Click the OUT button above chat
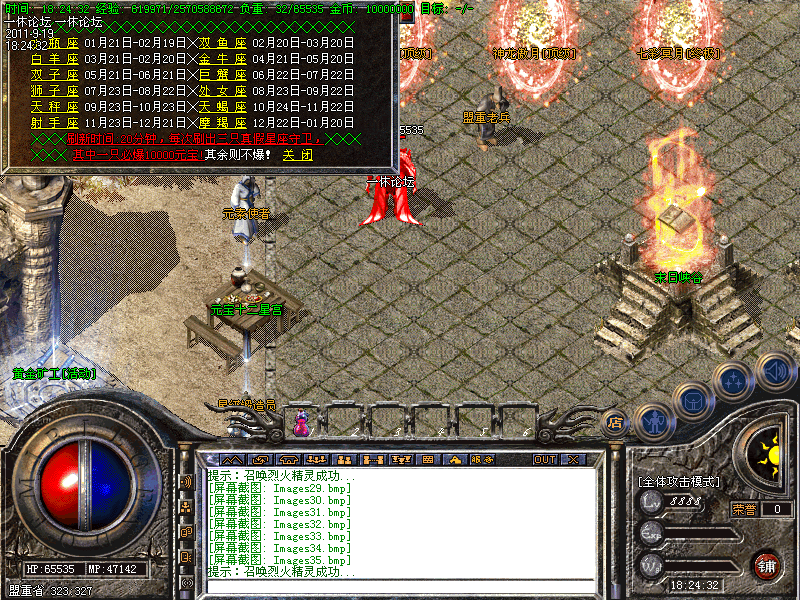This screenshot has height=600, width=800. 544,459
